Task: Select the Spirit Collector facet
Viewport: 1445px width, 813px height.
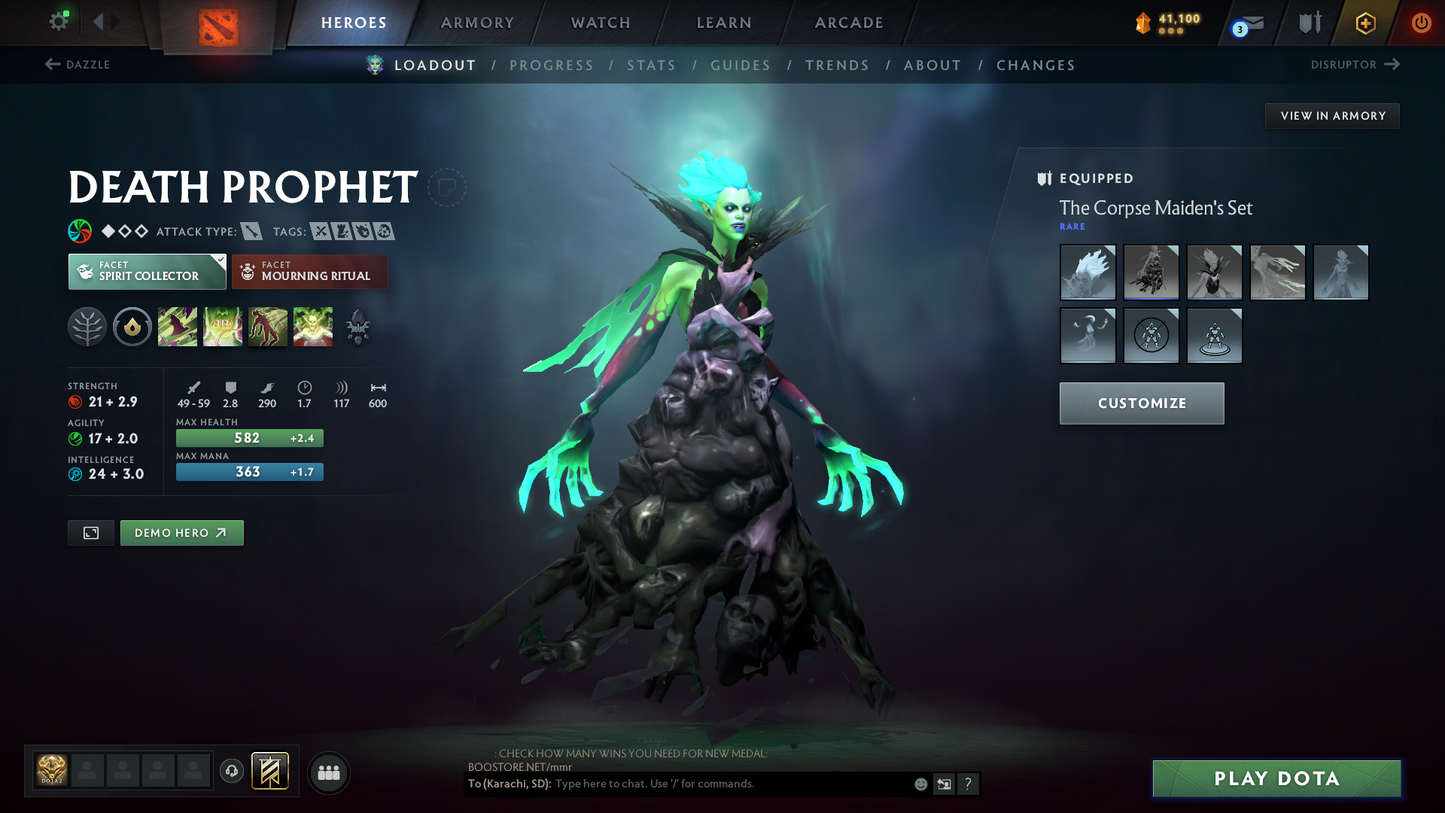Action: [146, 271]
